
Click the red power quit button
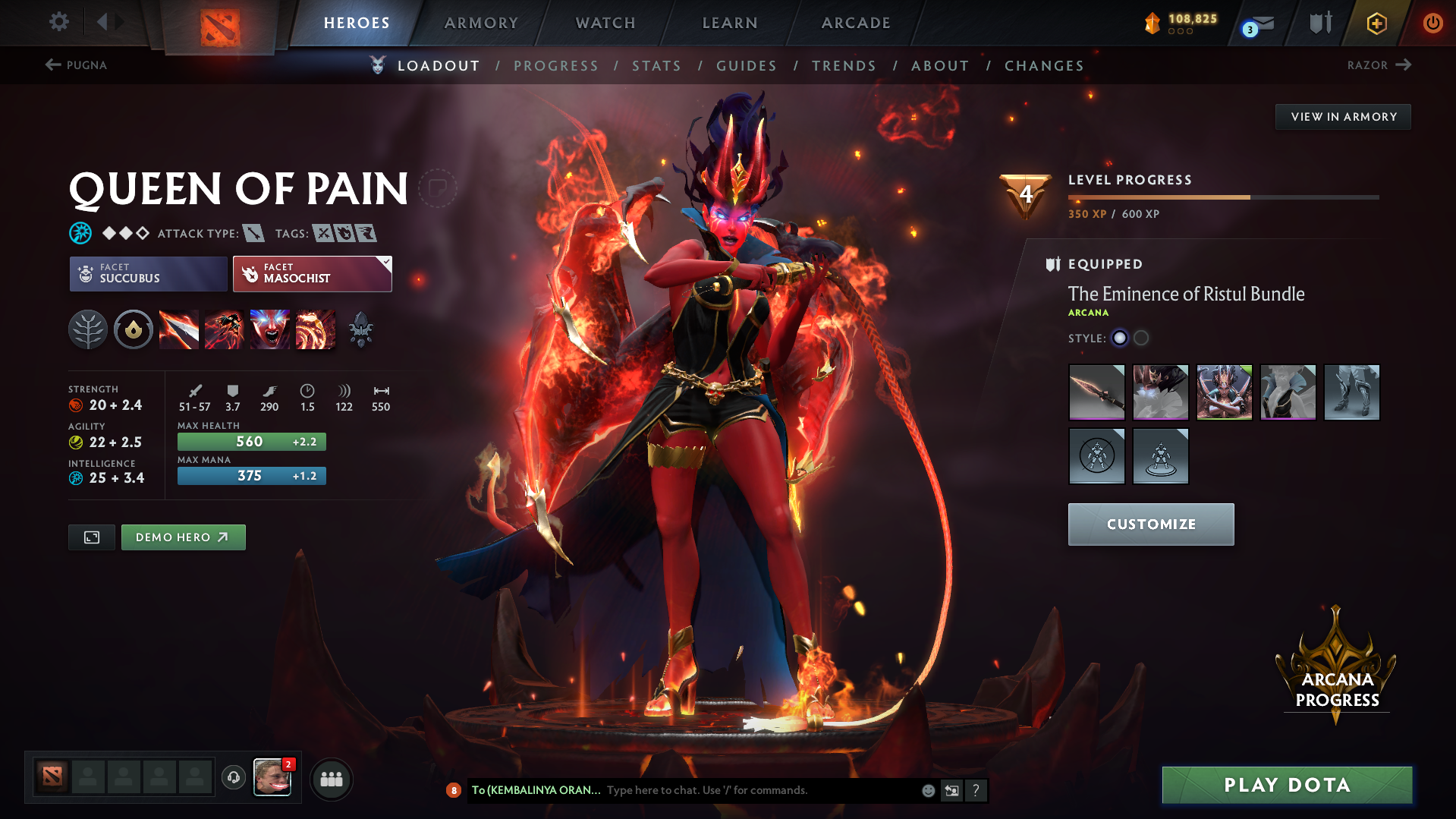click(1432, 23)
